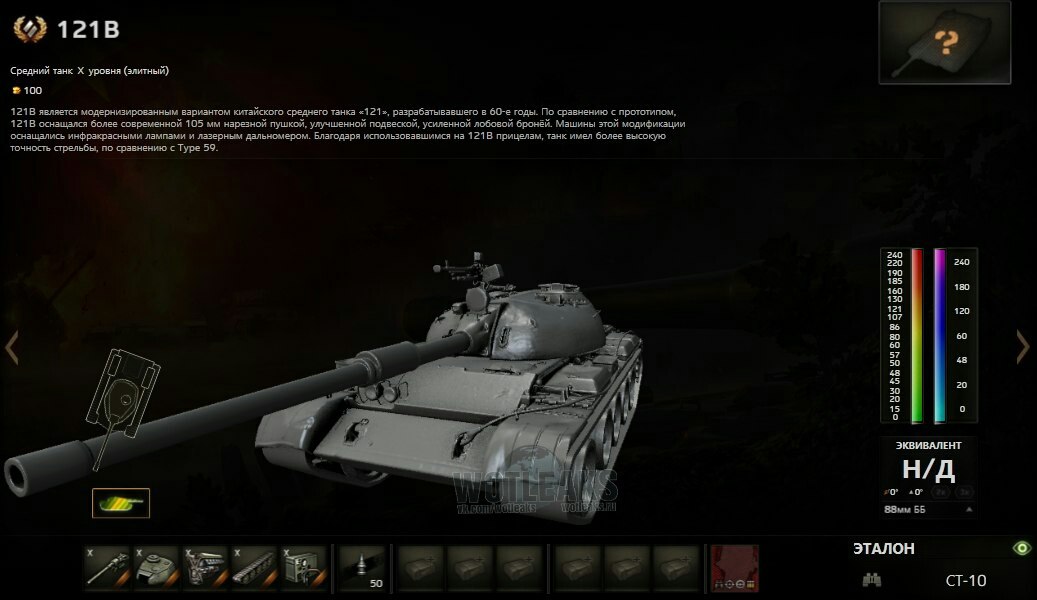Select the 3x multiplier button
The width and height of the screenshot is (1037, 600).
[x=964, y=492]
